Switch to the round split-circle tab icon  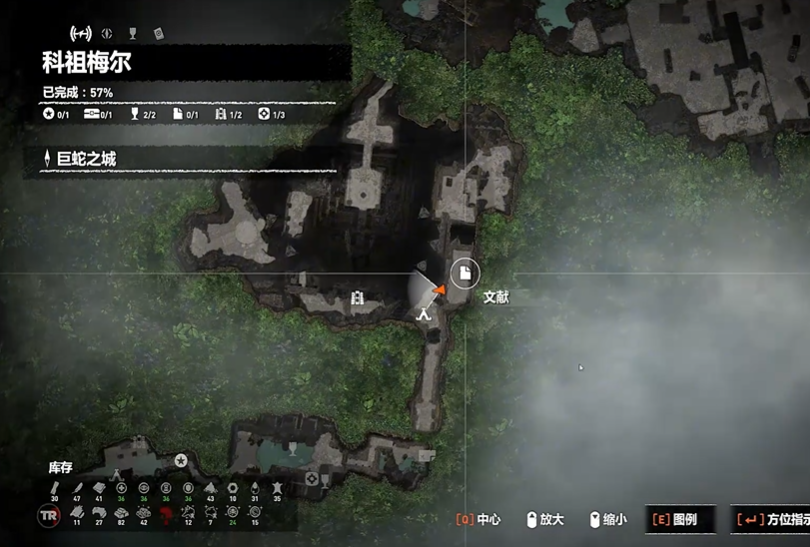point(107,33)
